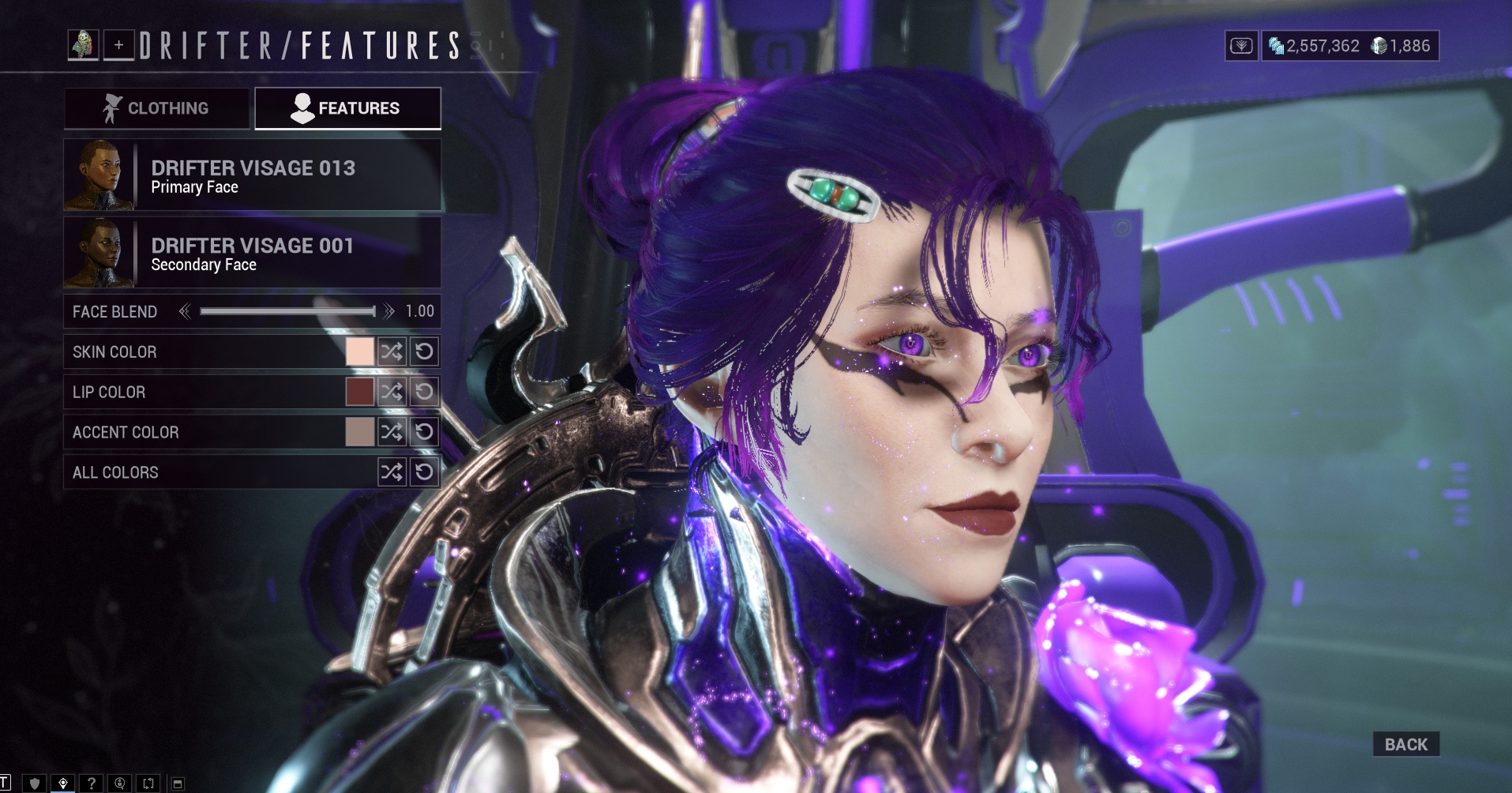The image size is (1512, 793).
Task: Select the Features tab
Action: point(347,108)
